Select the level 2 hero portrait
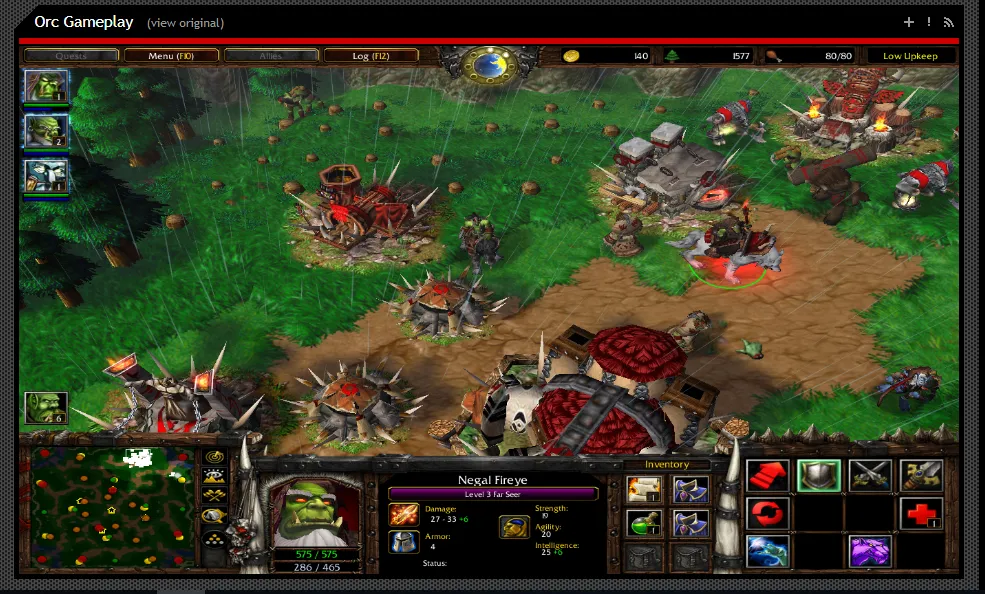The height and width of the screenshot is (594, 985). (x=46, y=131)
